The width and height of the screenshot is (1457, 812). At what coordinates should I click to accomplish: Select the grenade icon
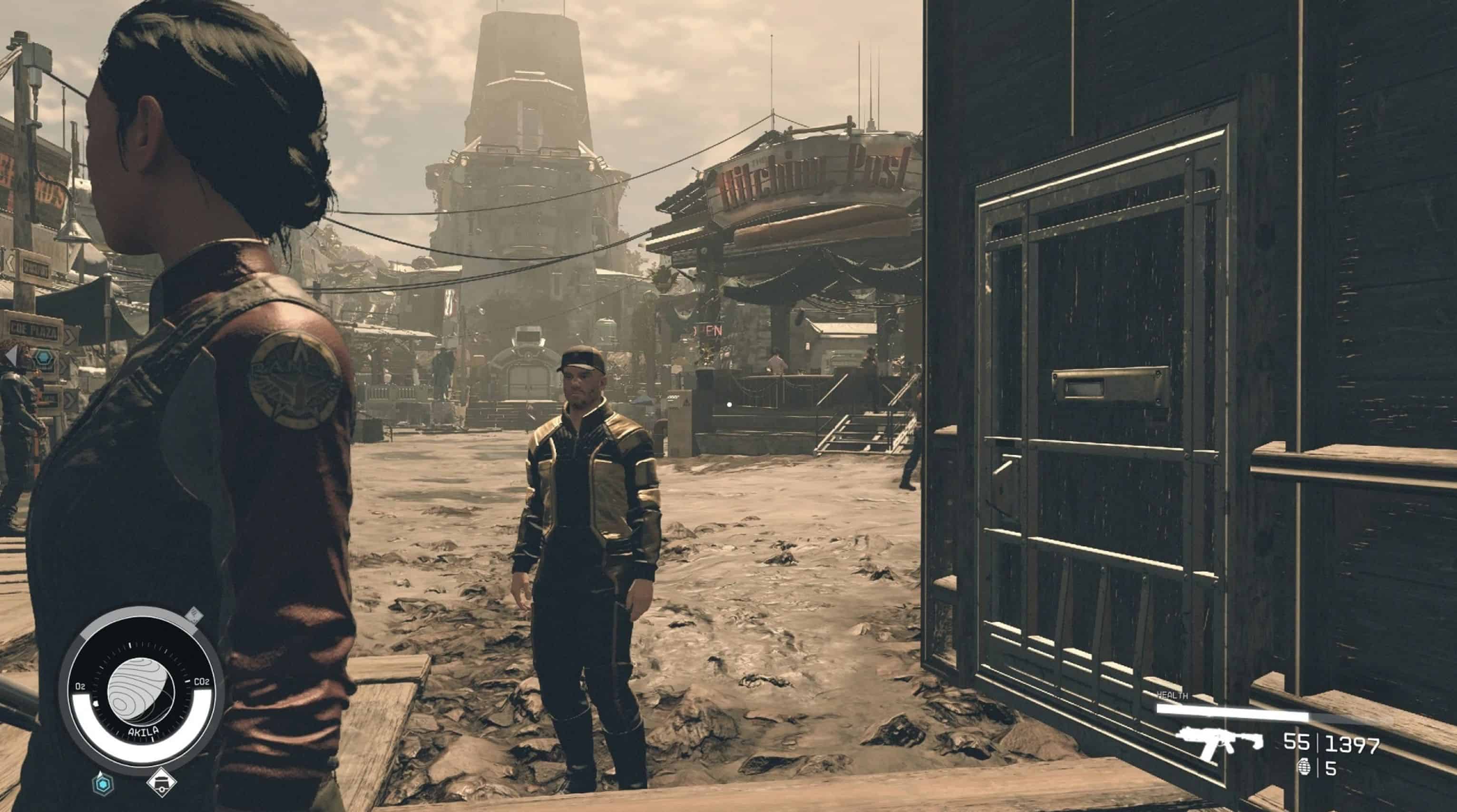tap(1301, 768)
